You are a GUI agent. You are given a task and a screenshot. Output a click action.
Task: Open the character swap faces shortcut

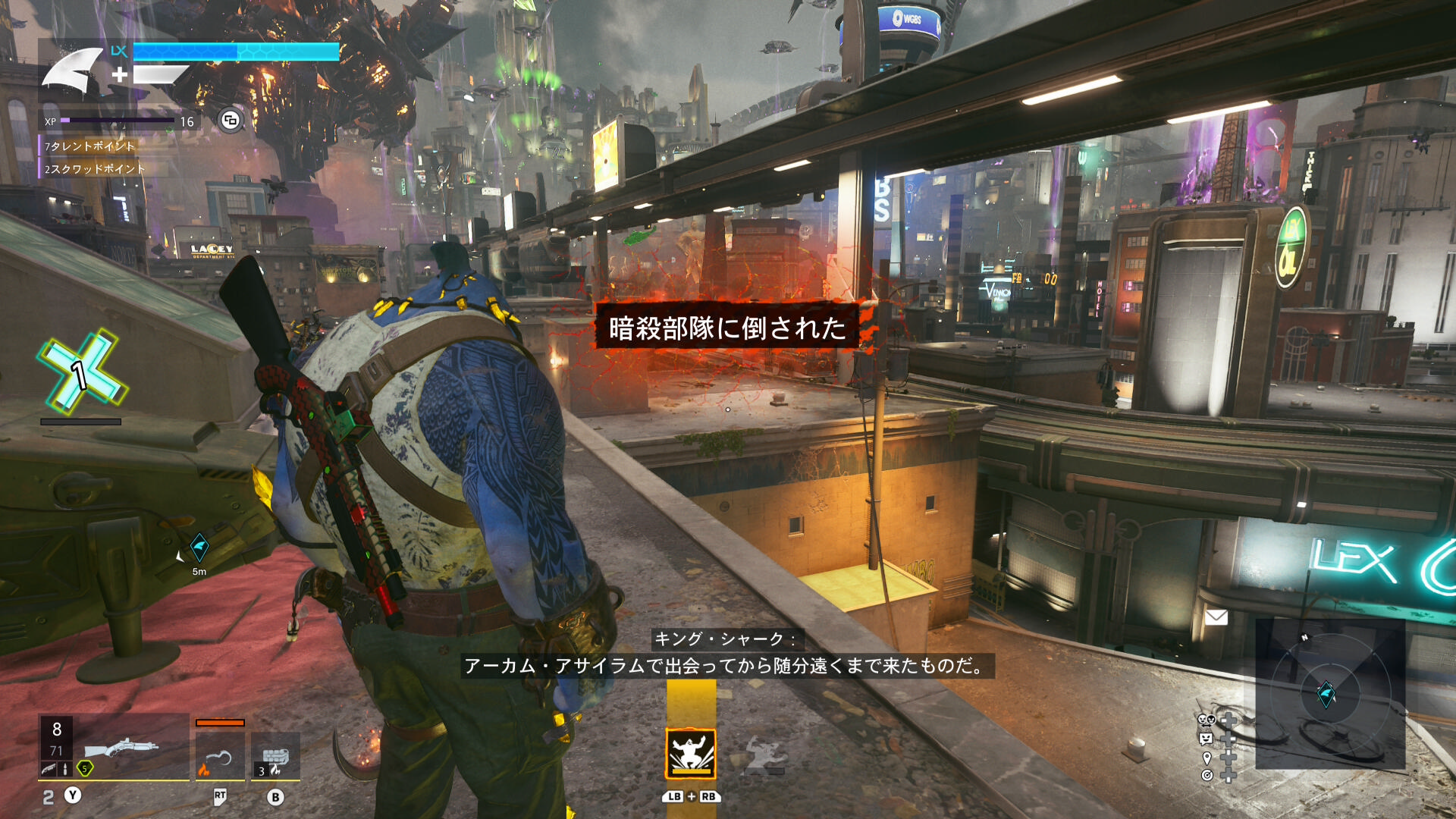coord(1206,720)
